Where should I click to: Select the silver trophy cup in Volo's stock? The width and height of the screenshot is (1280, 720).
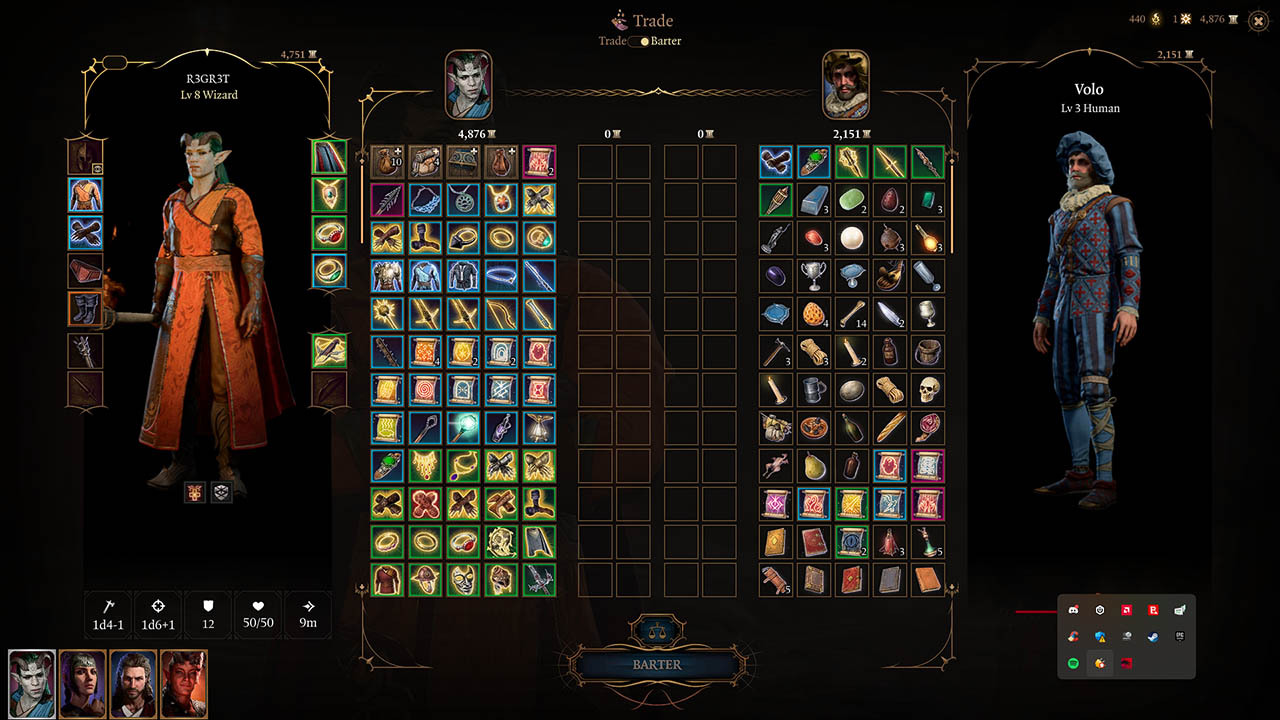click(813, 276)
